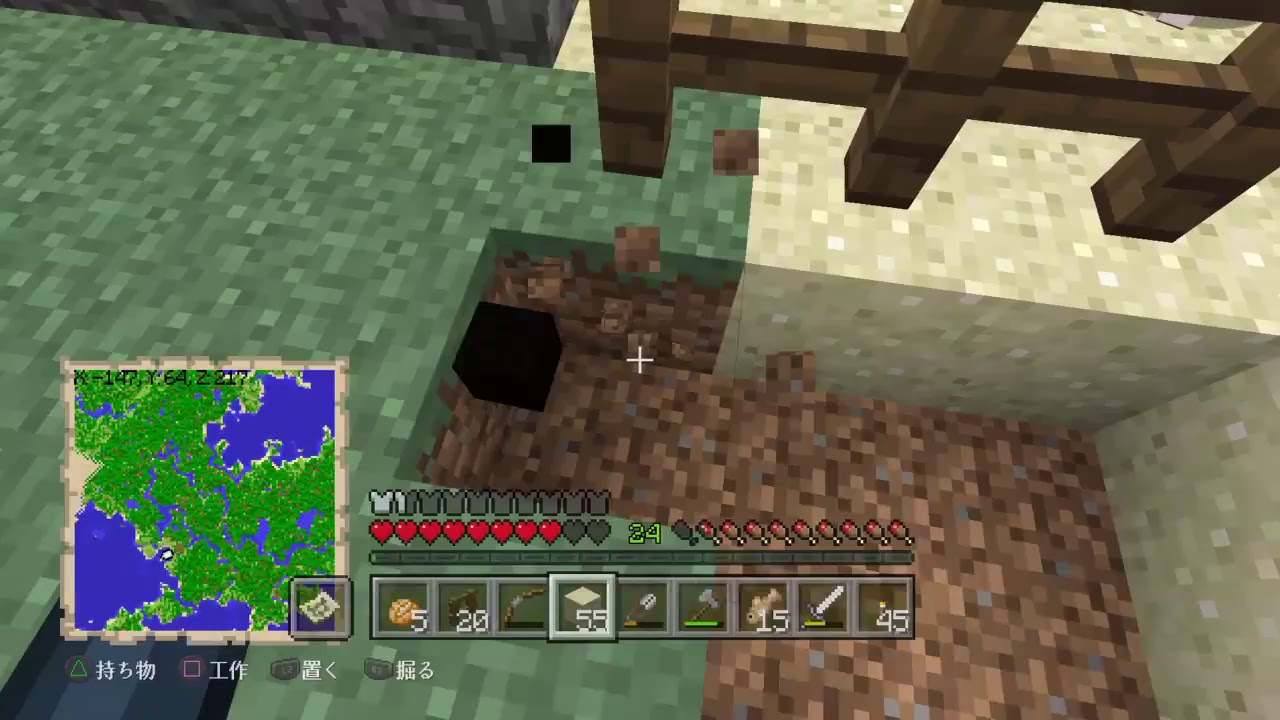Click the minimap in the lower-left corner
1280x720 pixels.
(205, 497)
